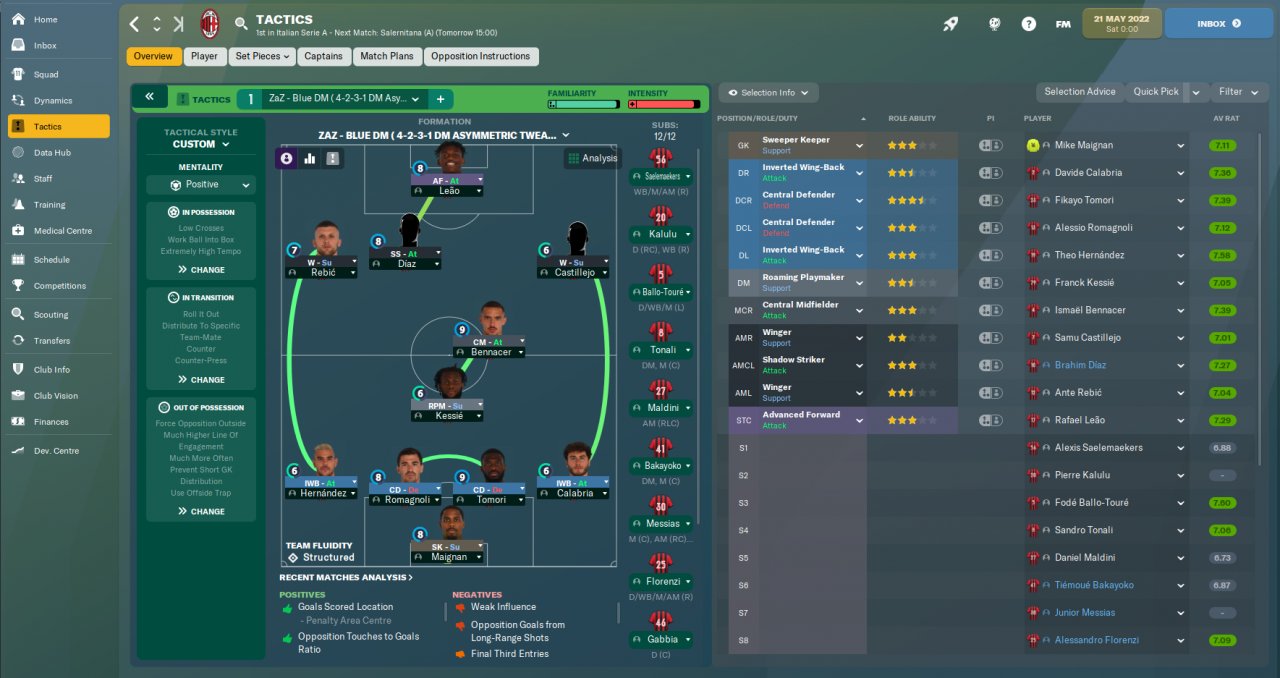Click the Selection Advice button

(x=1079, y=92)
